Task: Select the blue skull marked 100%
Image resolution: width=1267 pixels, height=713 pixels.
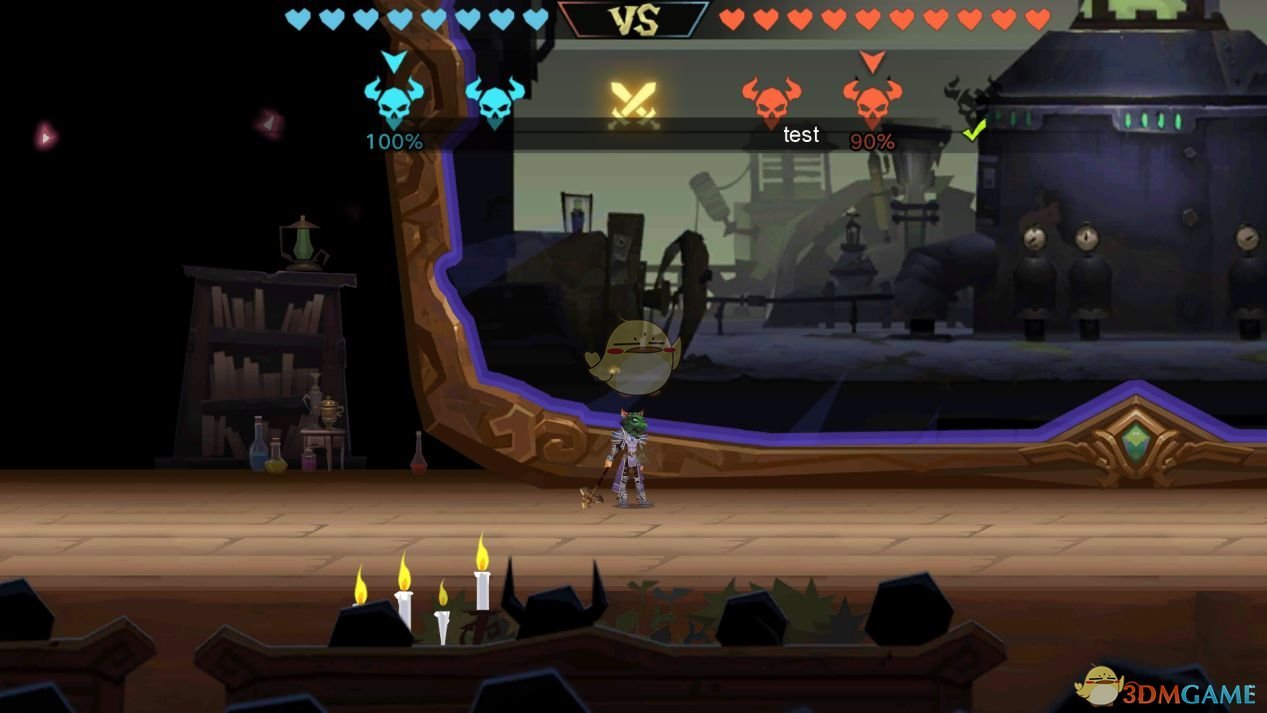Action: (x=394, y=102)
